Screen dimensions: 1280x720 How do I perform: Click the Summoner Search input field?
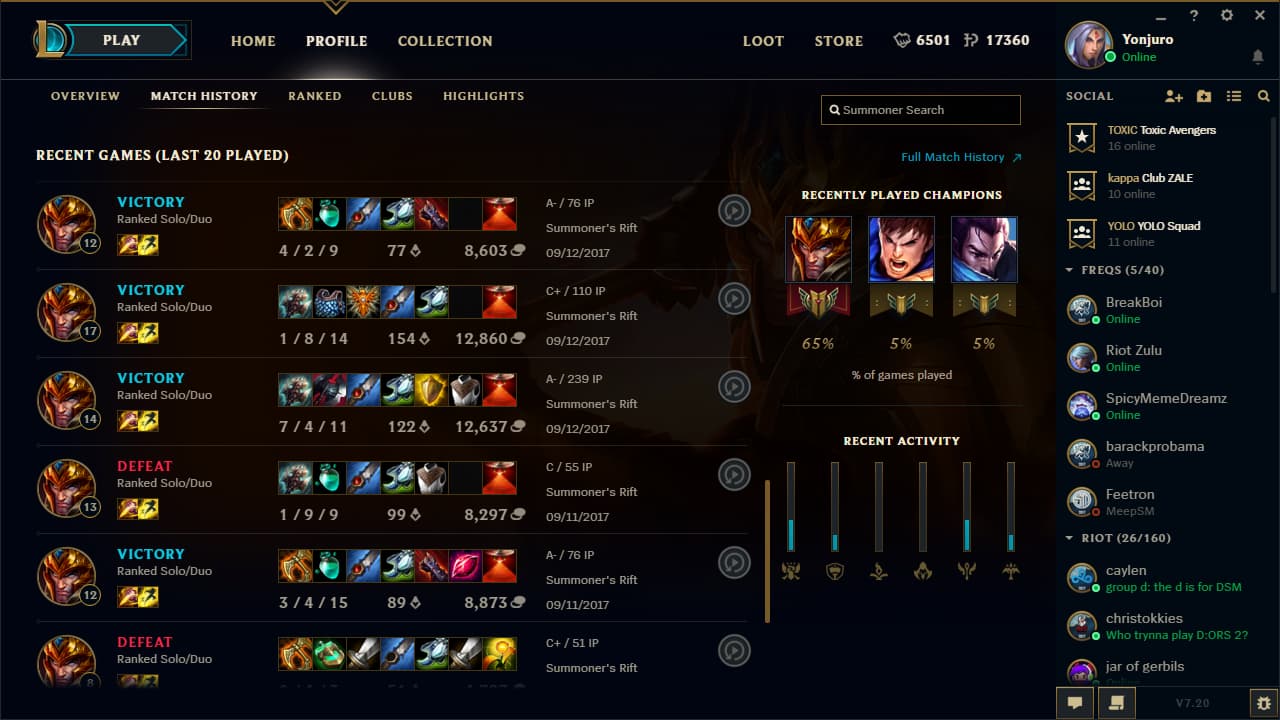(920, 110)
